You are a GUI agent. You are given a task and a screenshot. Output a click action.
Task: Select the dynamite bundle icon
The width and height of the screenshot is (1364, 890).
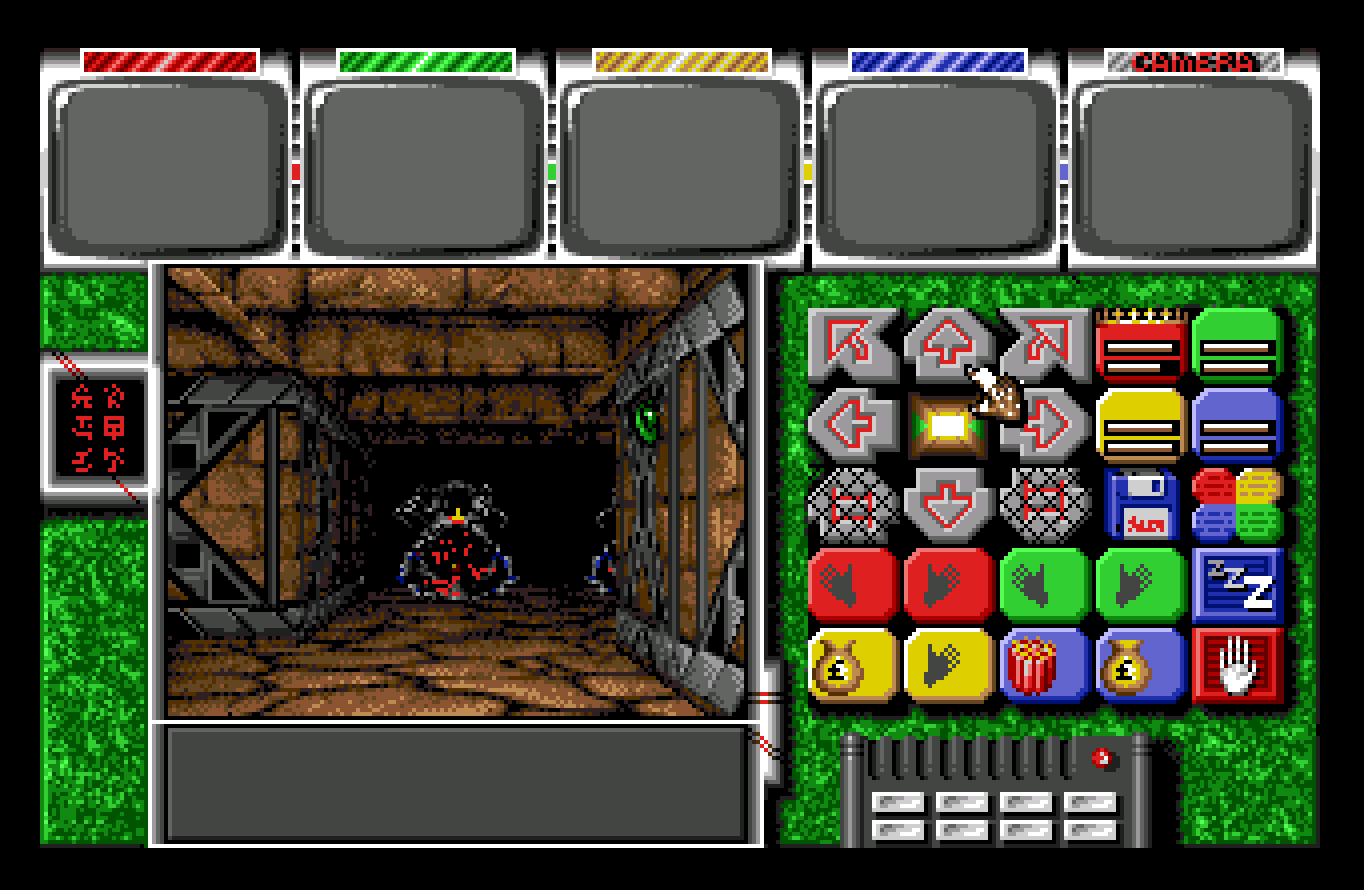[x=1043, y=665]
